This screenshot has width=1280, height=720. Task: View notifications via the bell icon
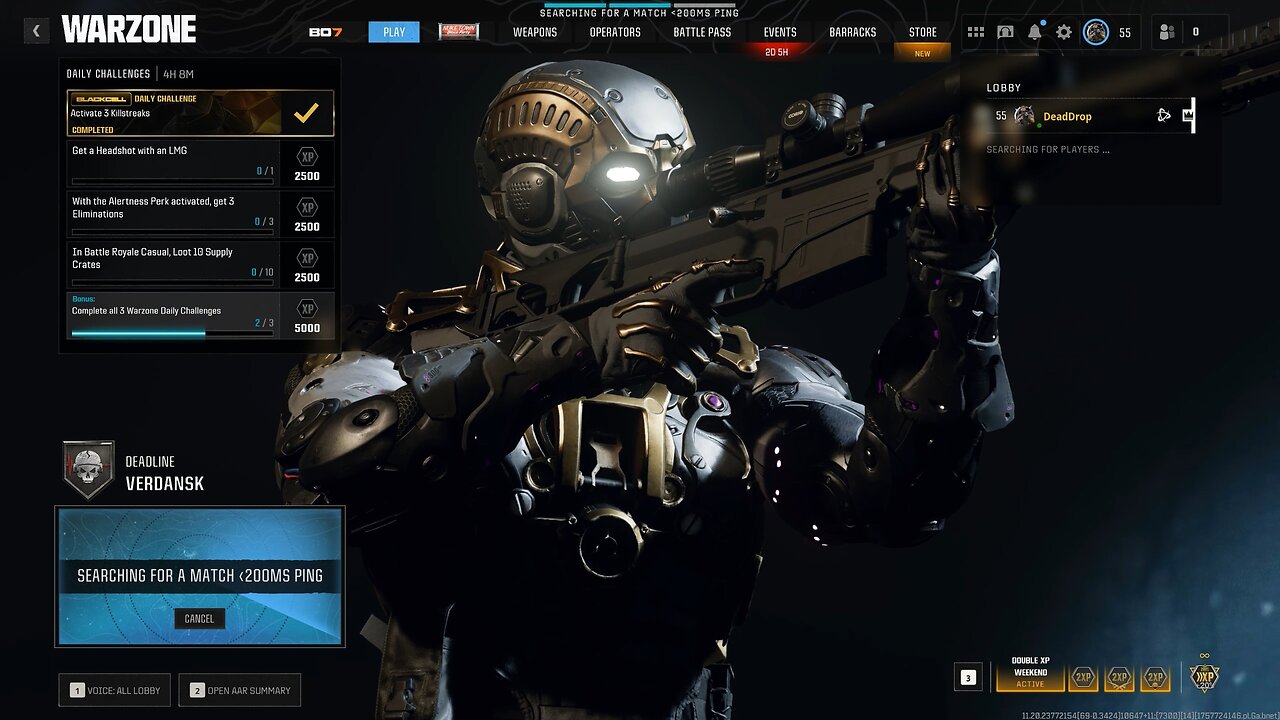tap(1034, 32)
